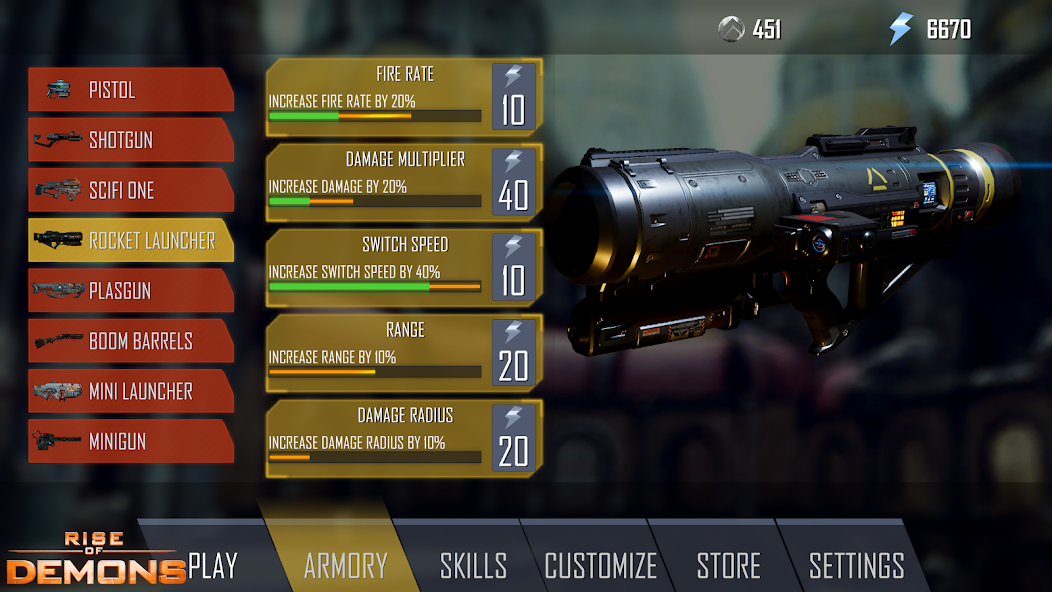This screenshot has width=1052, height=592.
Task: Choose the Shotgun weapon entry
Action: (130, 140)
